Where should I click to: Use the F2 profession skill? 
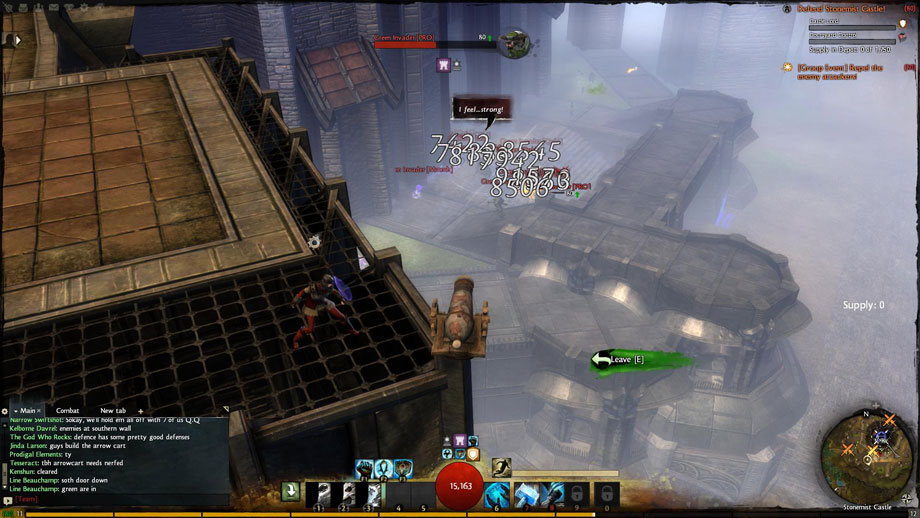tap(384, 467)
